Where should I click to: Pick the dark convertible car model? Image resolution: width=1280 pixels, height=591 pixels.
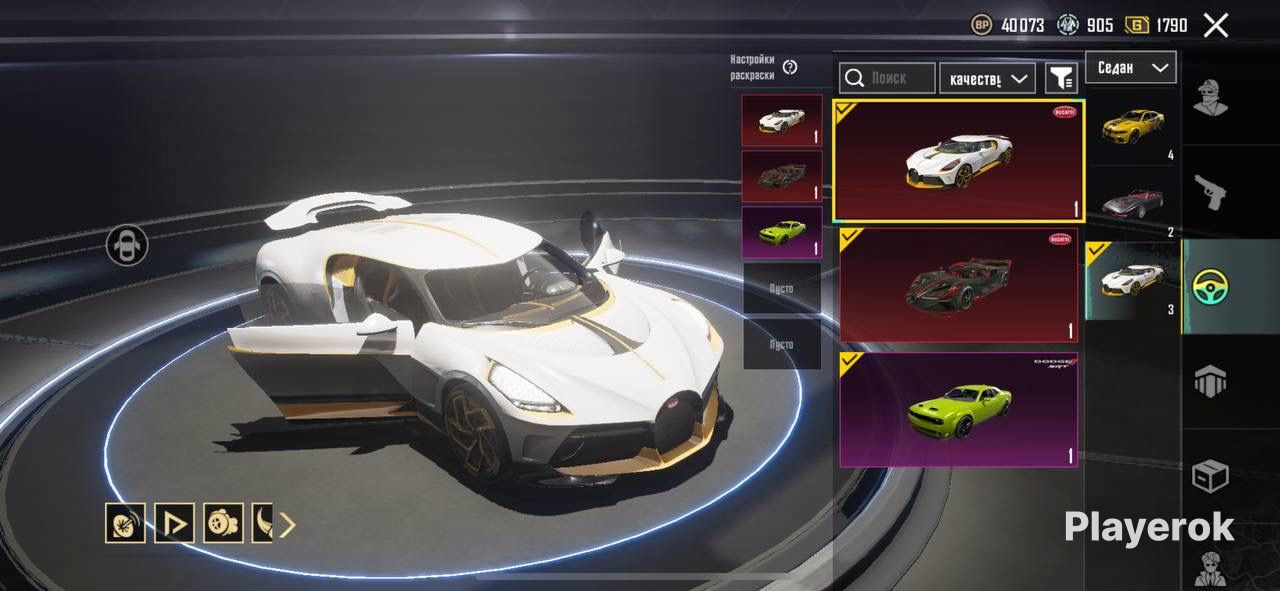click(x=1131, y=203)
